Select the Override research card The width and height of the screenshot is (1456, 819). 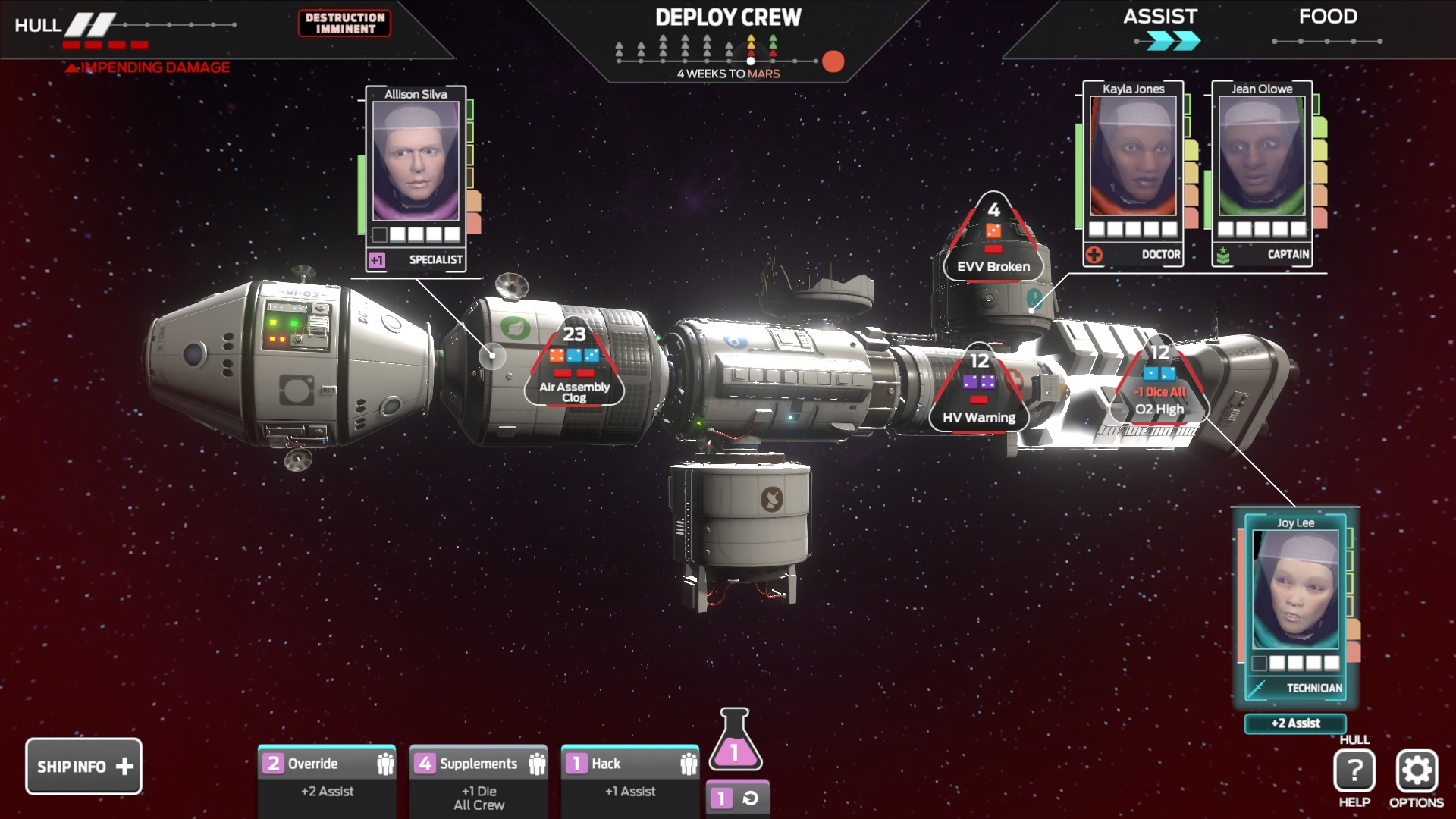pos(327,777)
